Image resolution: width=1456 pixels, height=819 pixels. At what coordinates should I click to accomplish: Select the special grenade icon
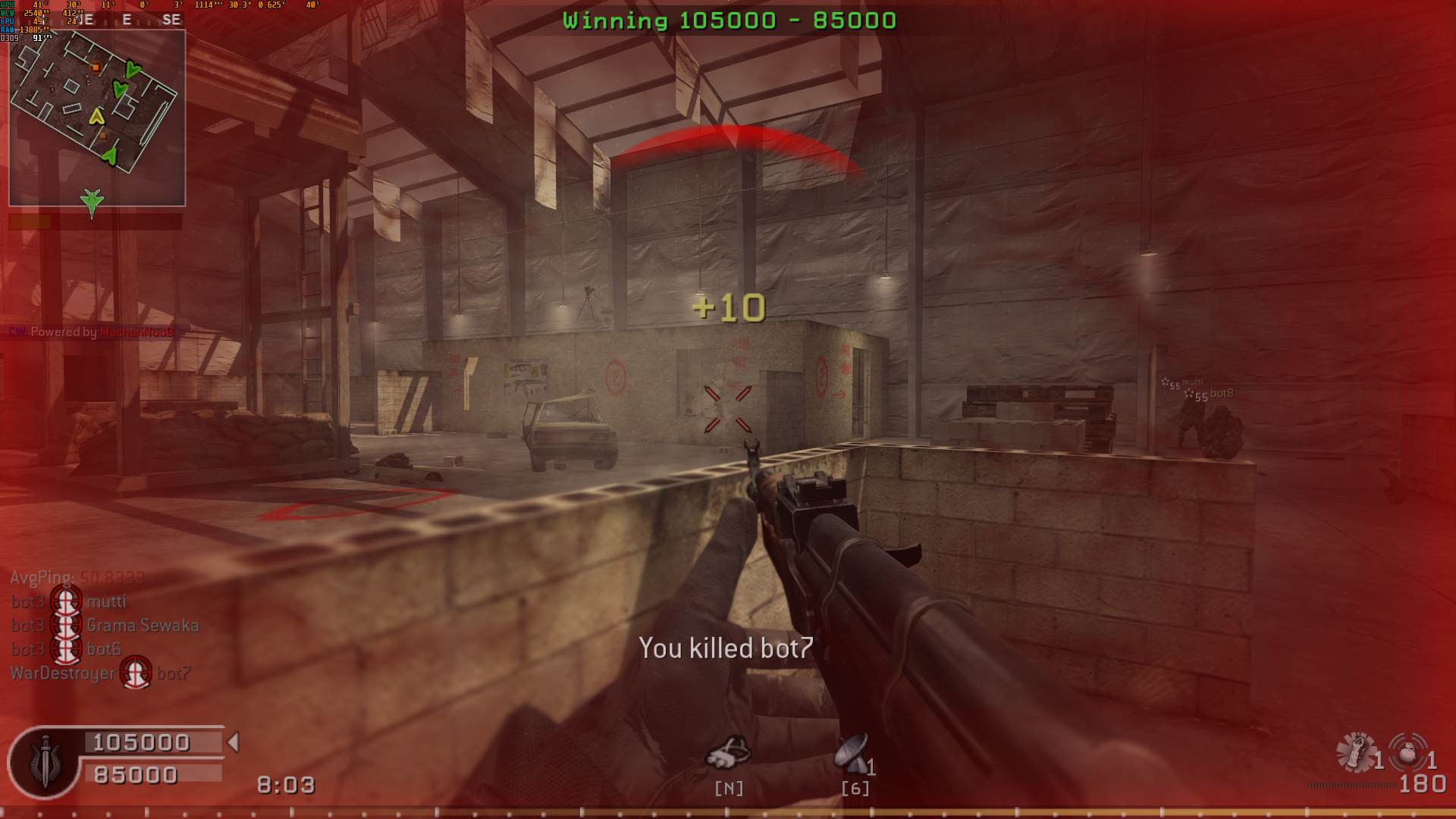(x=1356, y=752)
